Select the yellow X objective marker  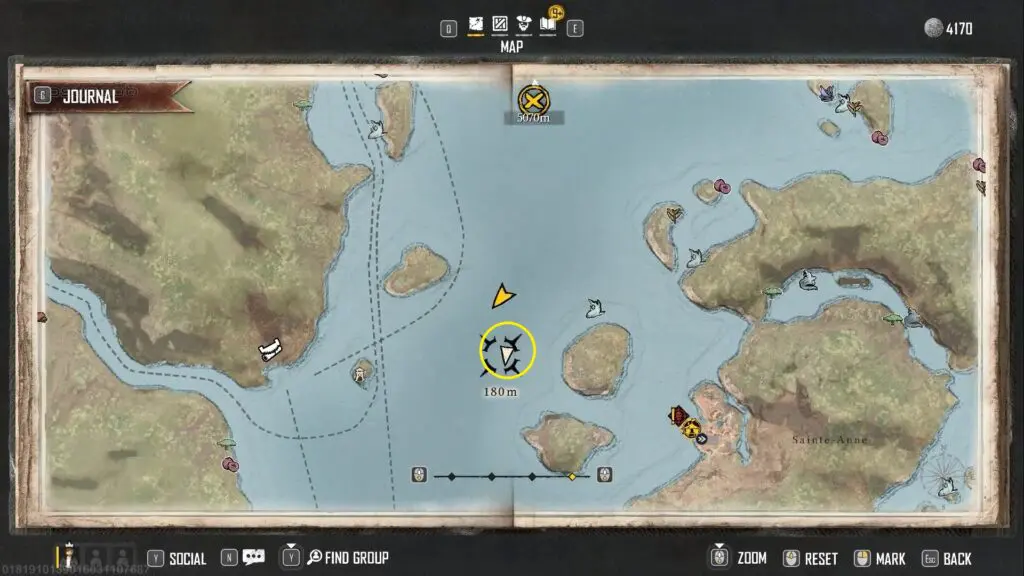(533, 99)
